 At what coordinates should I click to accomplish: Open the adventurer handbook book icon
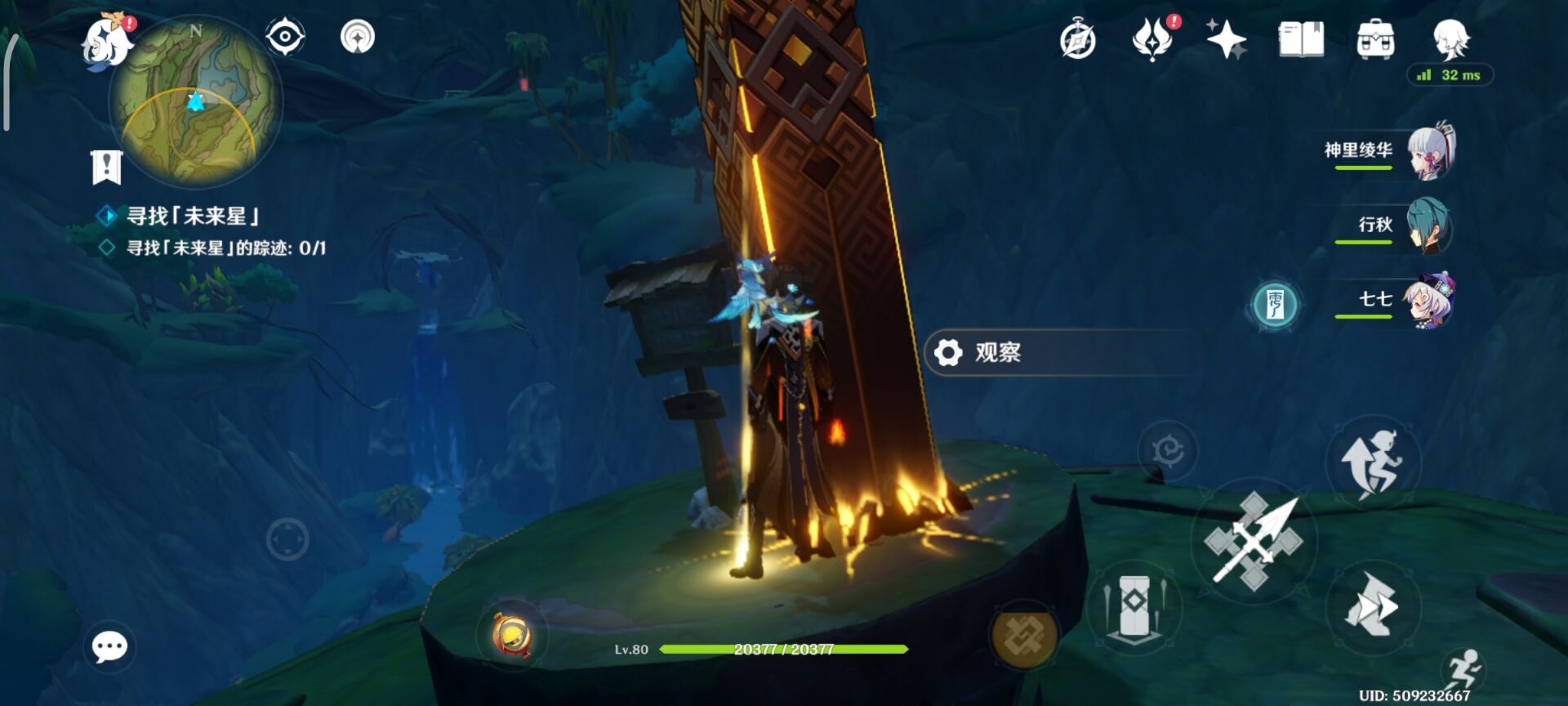pos(1301,39)
